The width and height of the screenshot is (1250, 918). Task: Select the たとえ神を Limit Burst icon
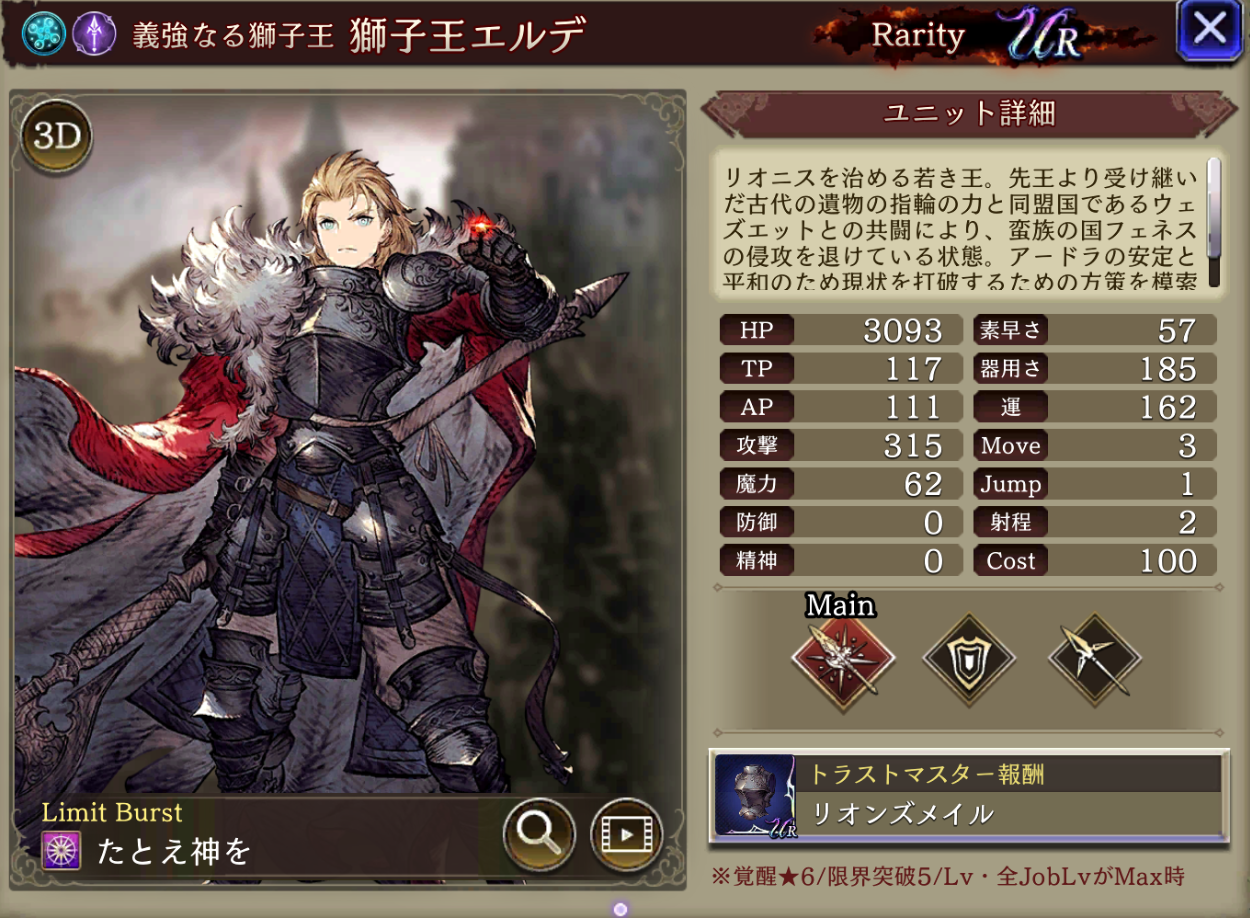coord(61,851)
